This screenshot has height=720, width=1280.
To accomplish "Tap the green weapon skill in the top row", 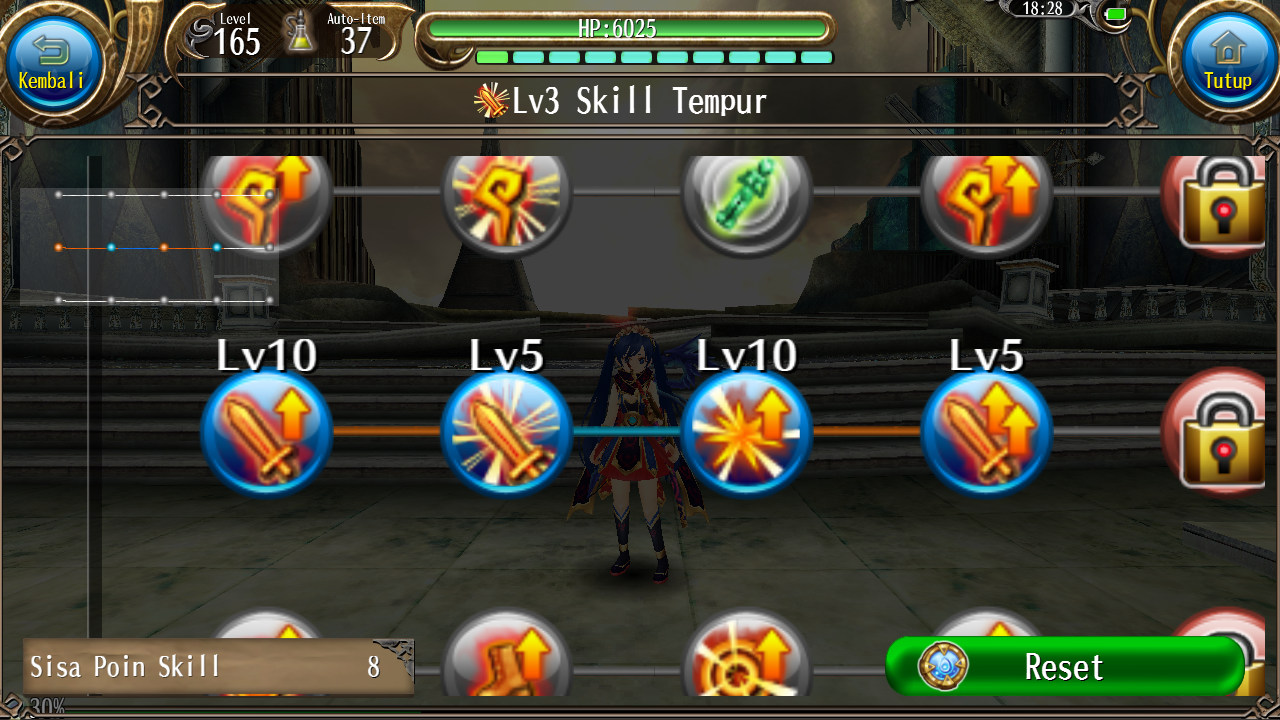I will coord(747,197).
